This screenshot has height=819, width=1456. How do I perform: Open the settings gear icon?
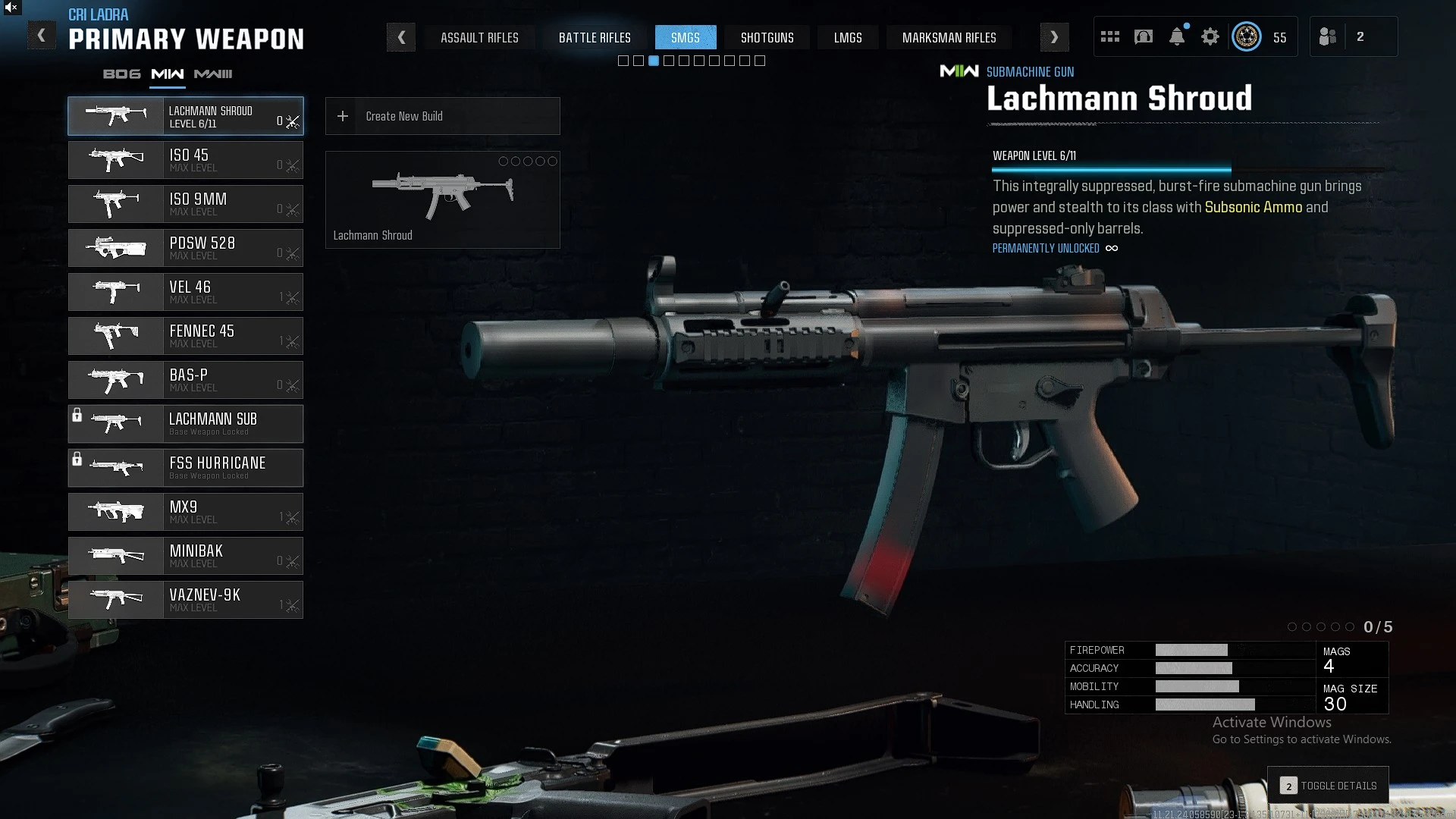(1210, 36)
